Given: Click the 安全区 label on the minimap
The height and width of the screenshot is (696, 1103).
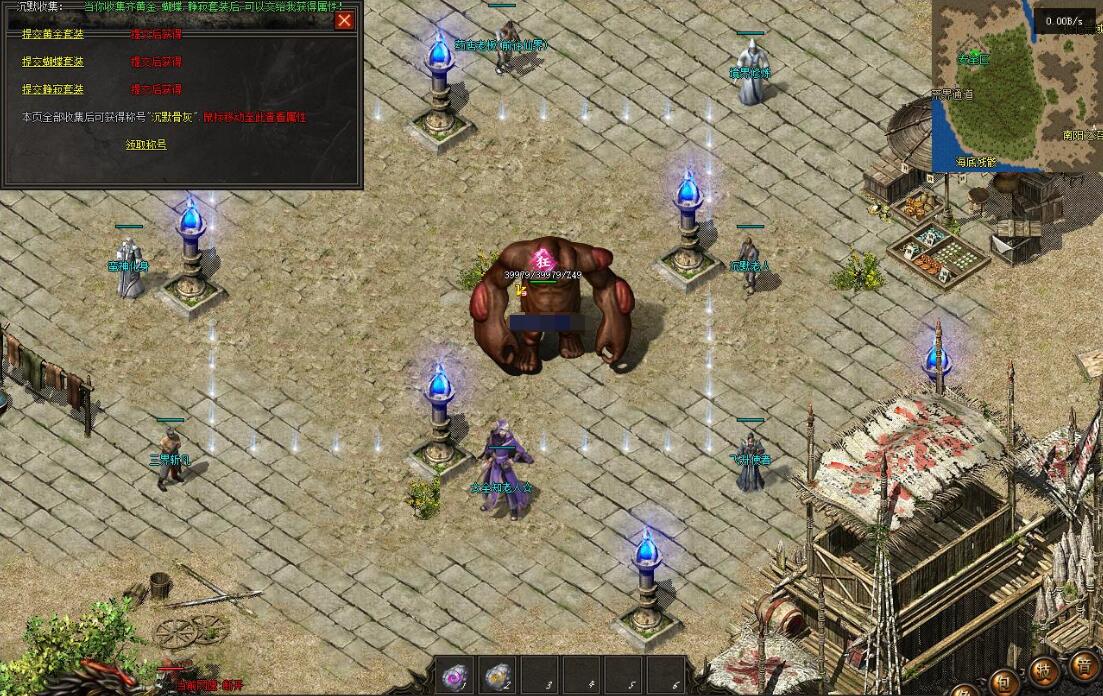Looking at the screenshot, I should [972, 59].
